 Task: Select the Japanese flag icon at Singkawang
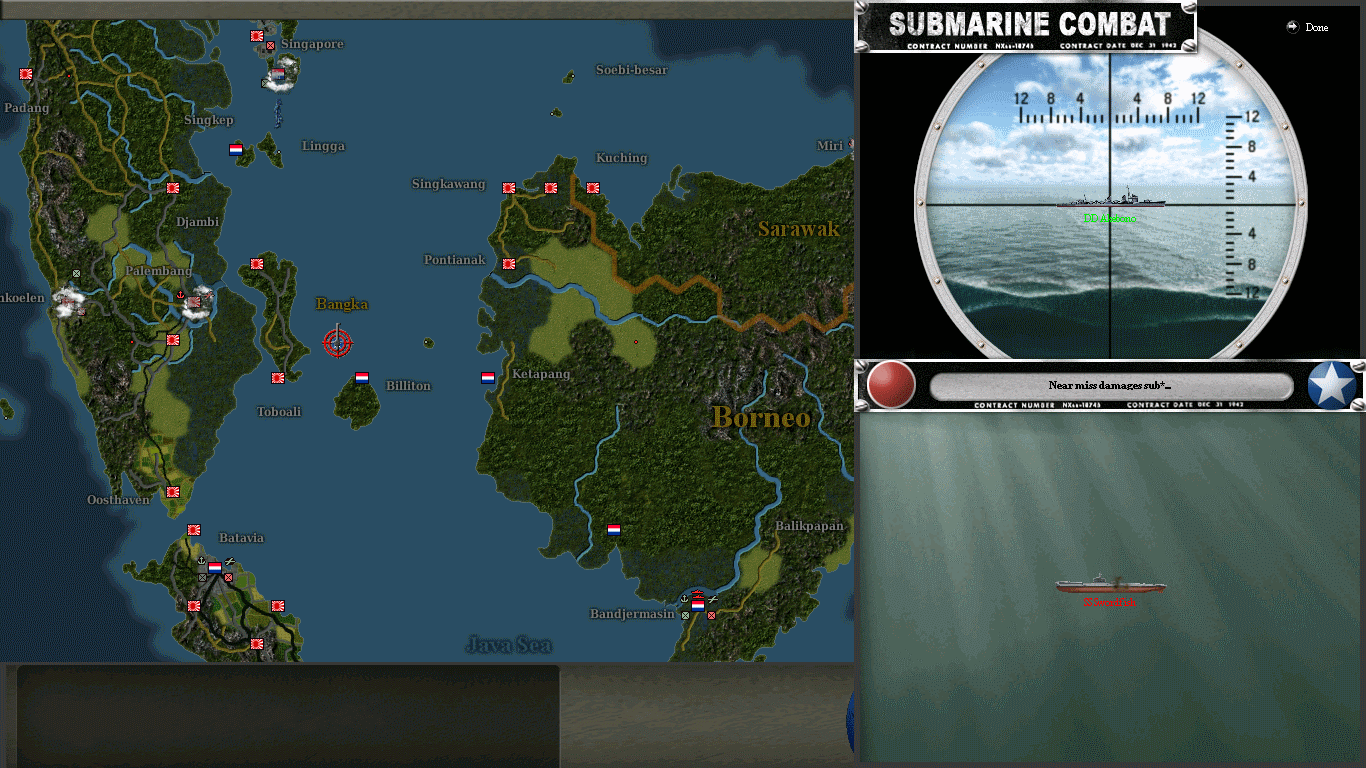point(508,187)
